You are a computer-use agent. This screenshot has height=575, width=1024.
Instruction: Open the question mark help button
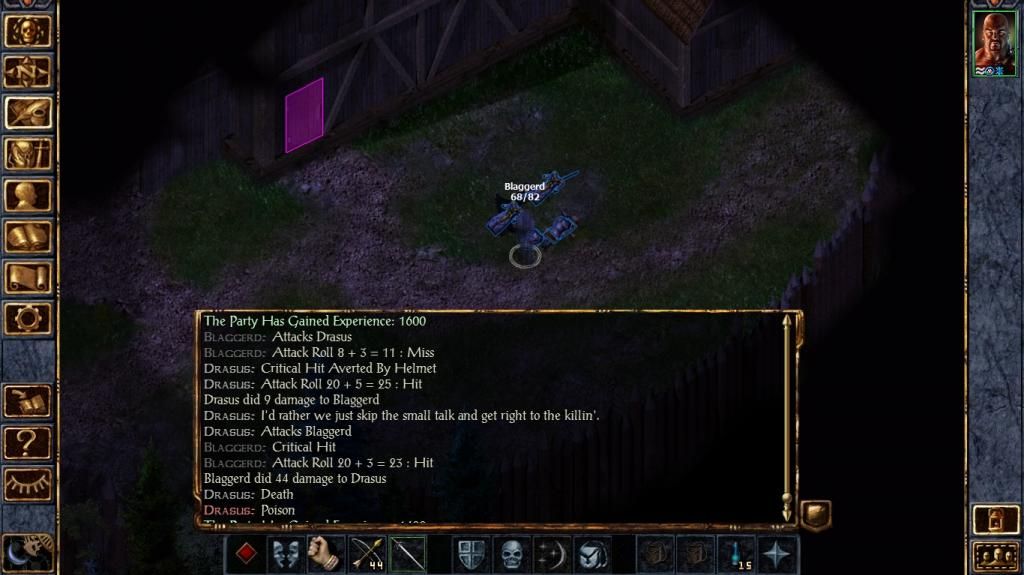pos(28,442)
